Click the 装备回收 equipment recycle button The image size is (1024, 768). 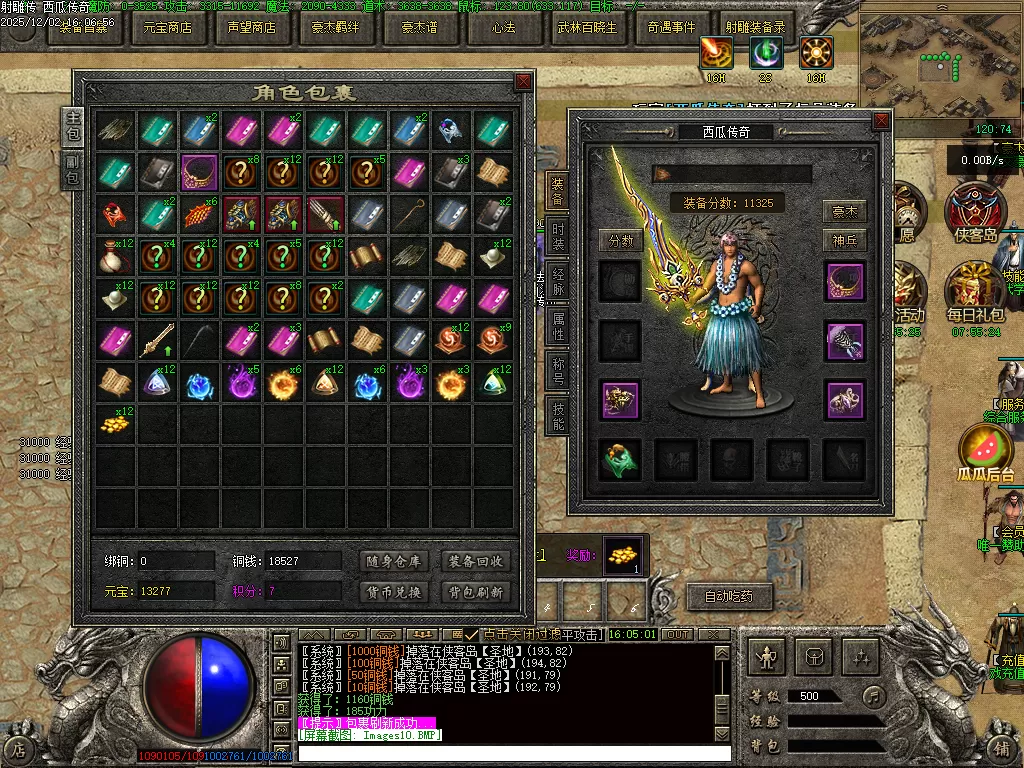(476, 561)
